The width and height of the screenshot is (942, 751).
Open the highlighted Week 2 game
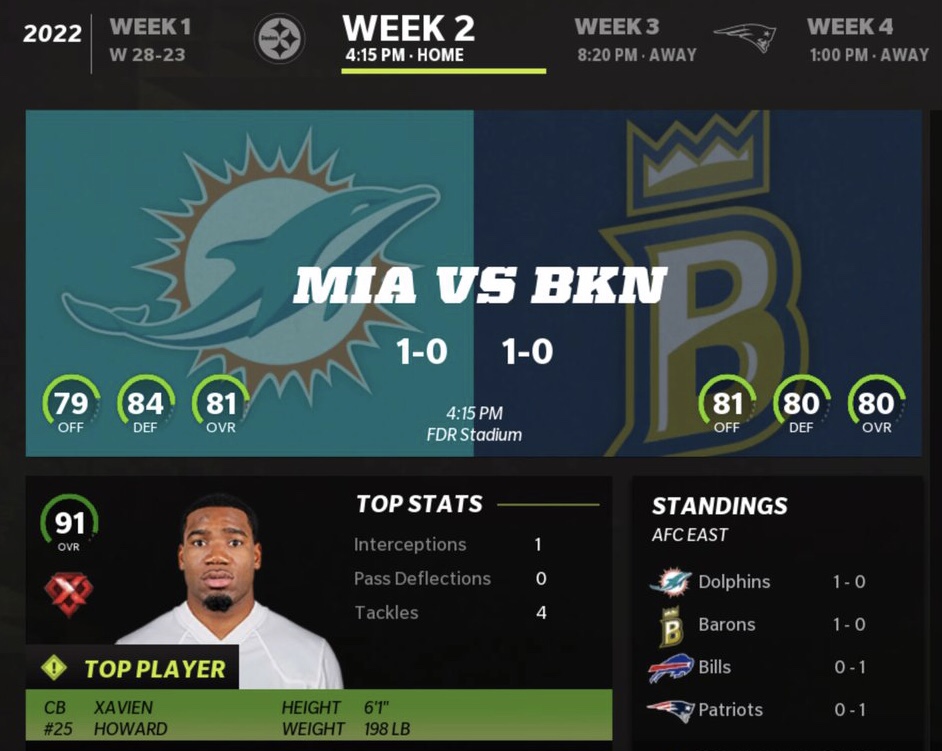(407, 39)
